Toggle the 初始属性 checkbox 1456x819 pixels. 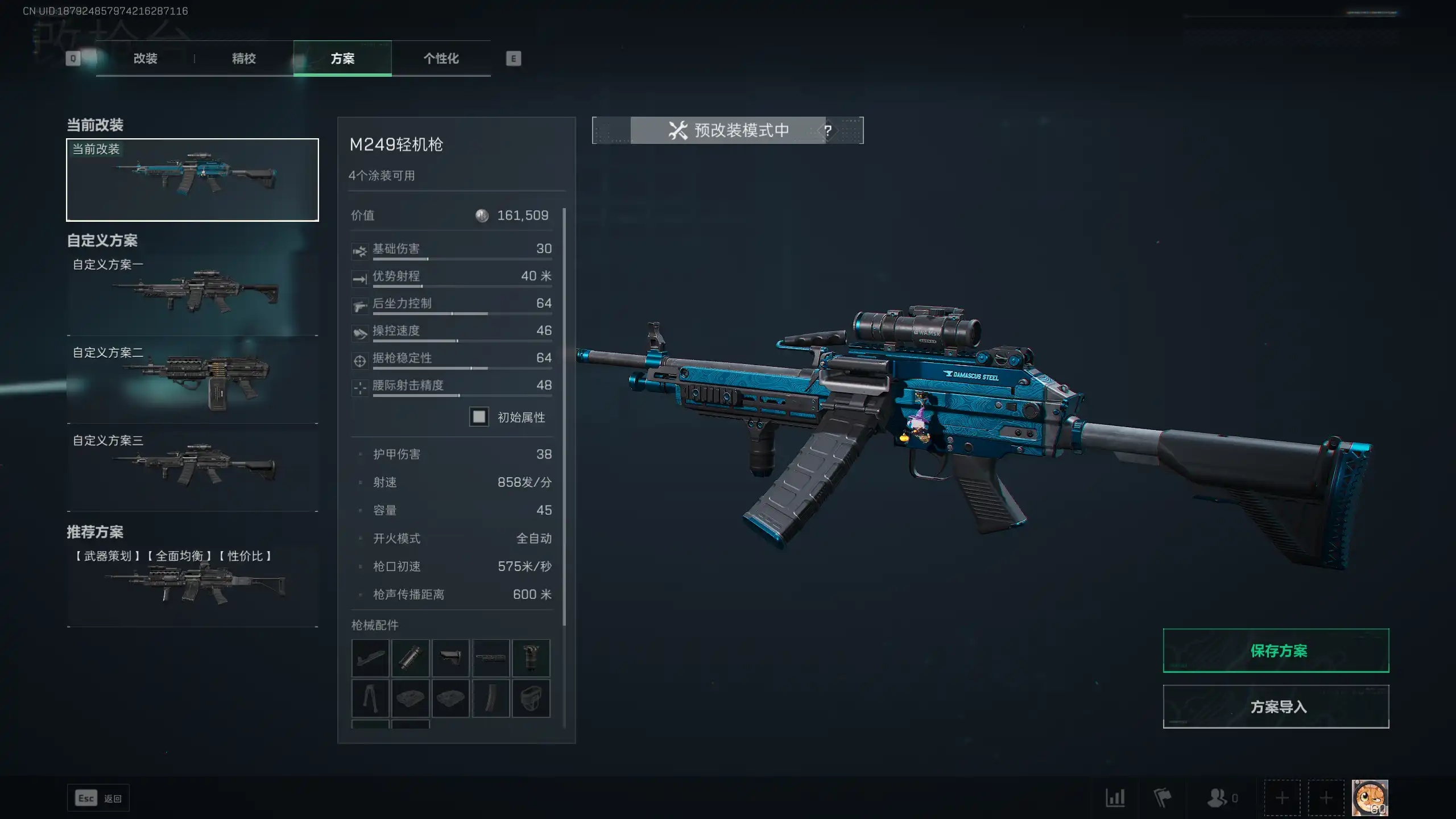coord(479,417)
